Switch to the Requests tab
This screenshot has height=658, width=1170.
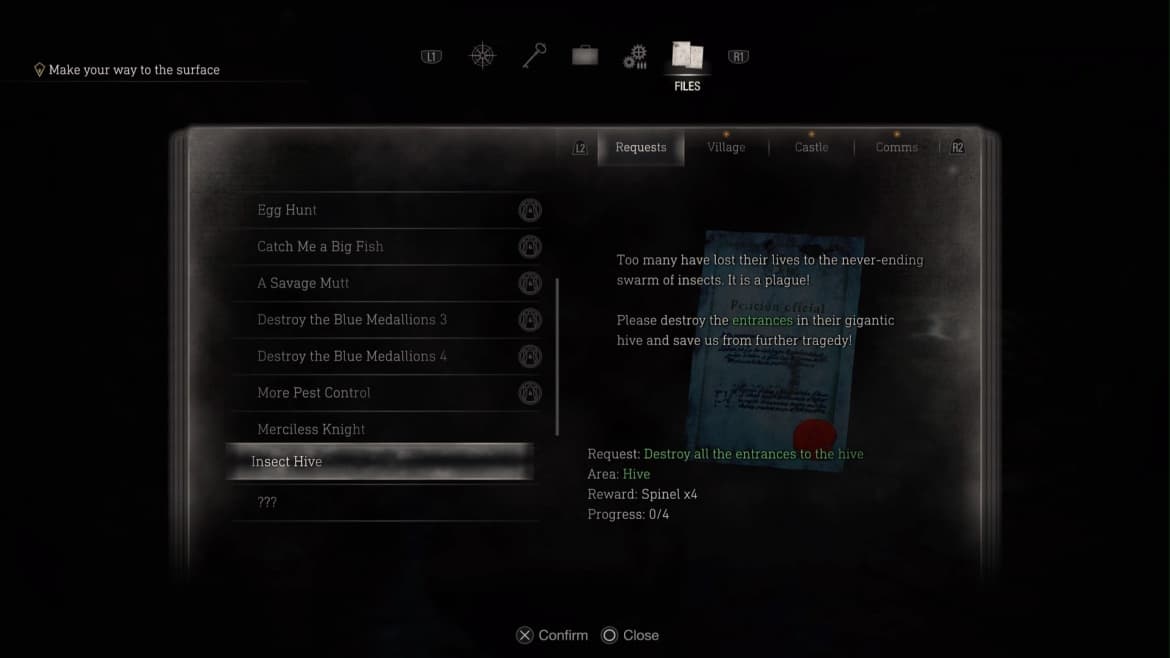coord(641,147)
